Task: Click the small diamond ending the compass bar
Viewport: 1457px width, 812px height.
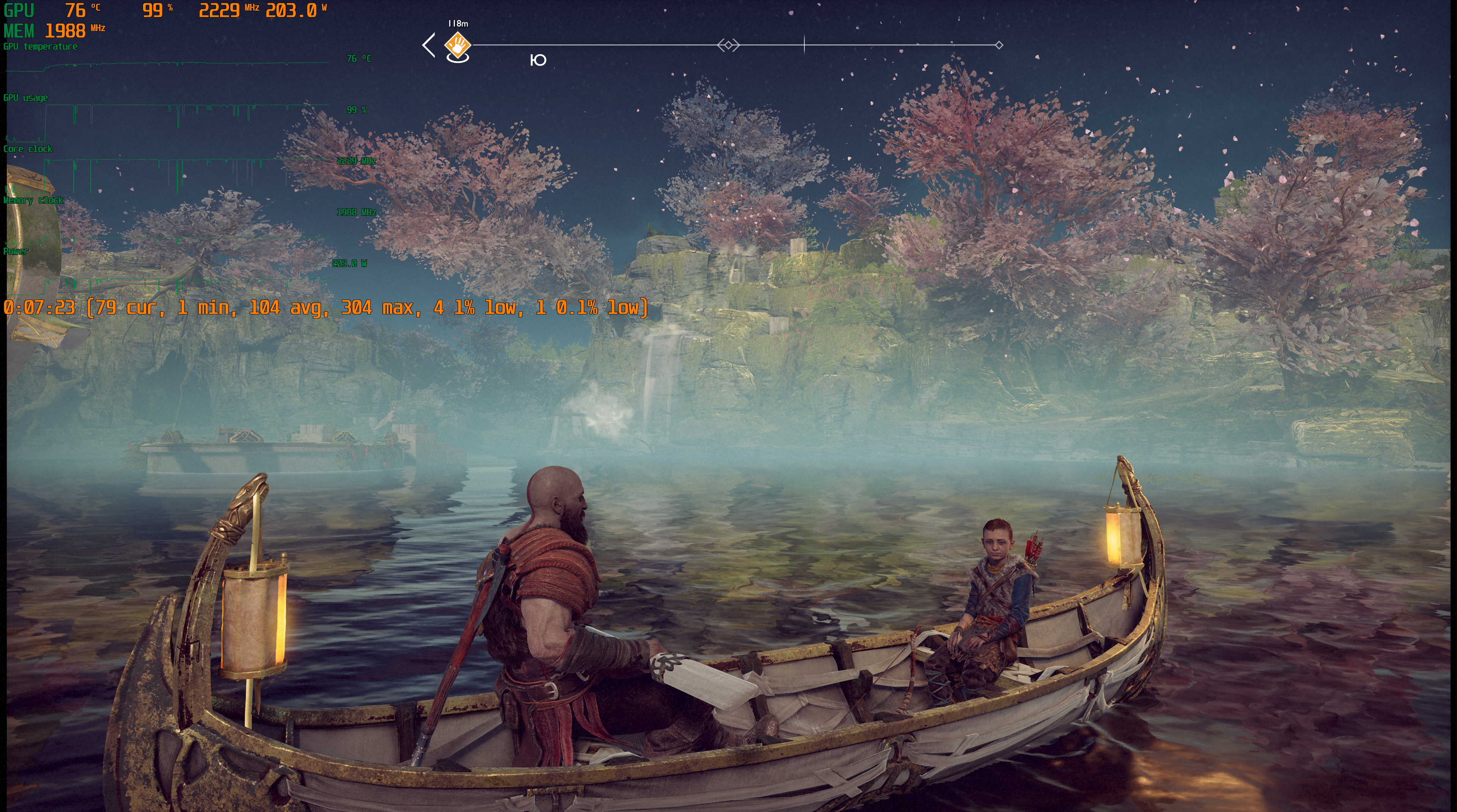Action: pos(999,45)
